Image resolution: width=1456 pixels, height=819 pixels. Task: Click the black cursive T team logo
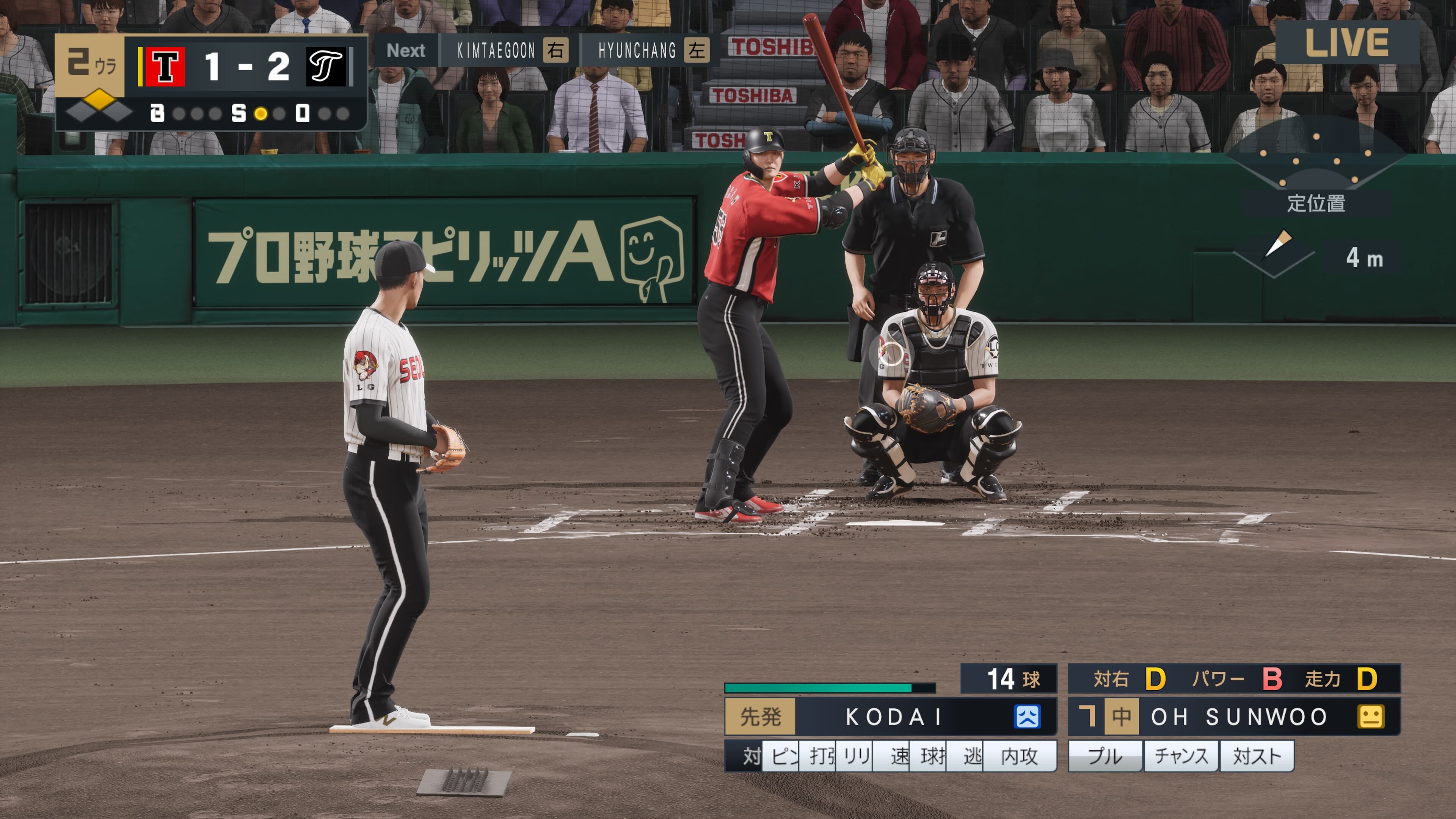click(326, 67)
